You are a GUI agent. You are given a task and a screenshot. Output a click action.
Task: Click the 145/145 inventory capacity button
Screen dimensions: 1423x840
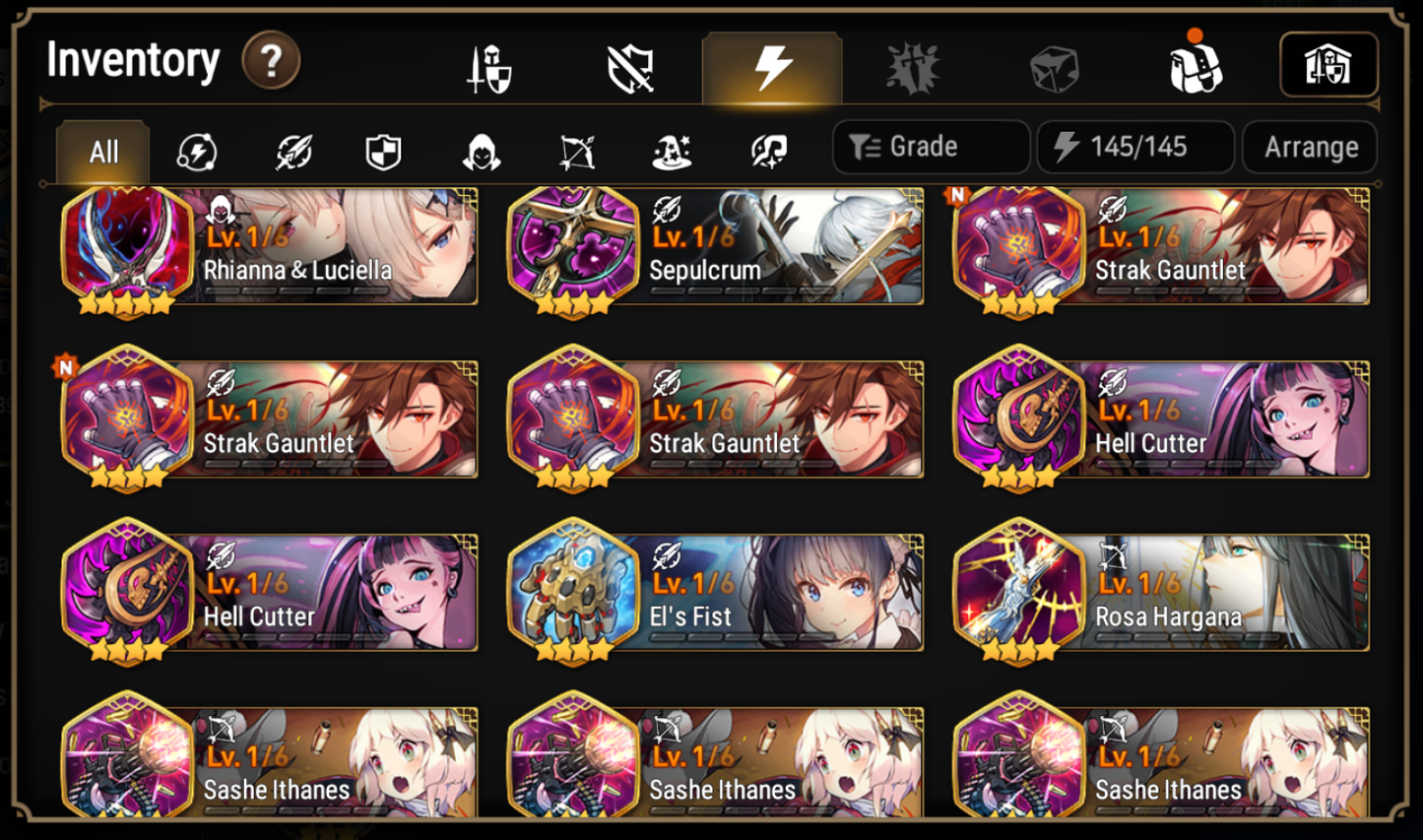1134,147
